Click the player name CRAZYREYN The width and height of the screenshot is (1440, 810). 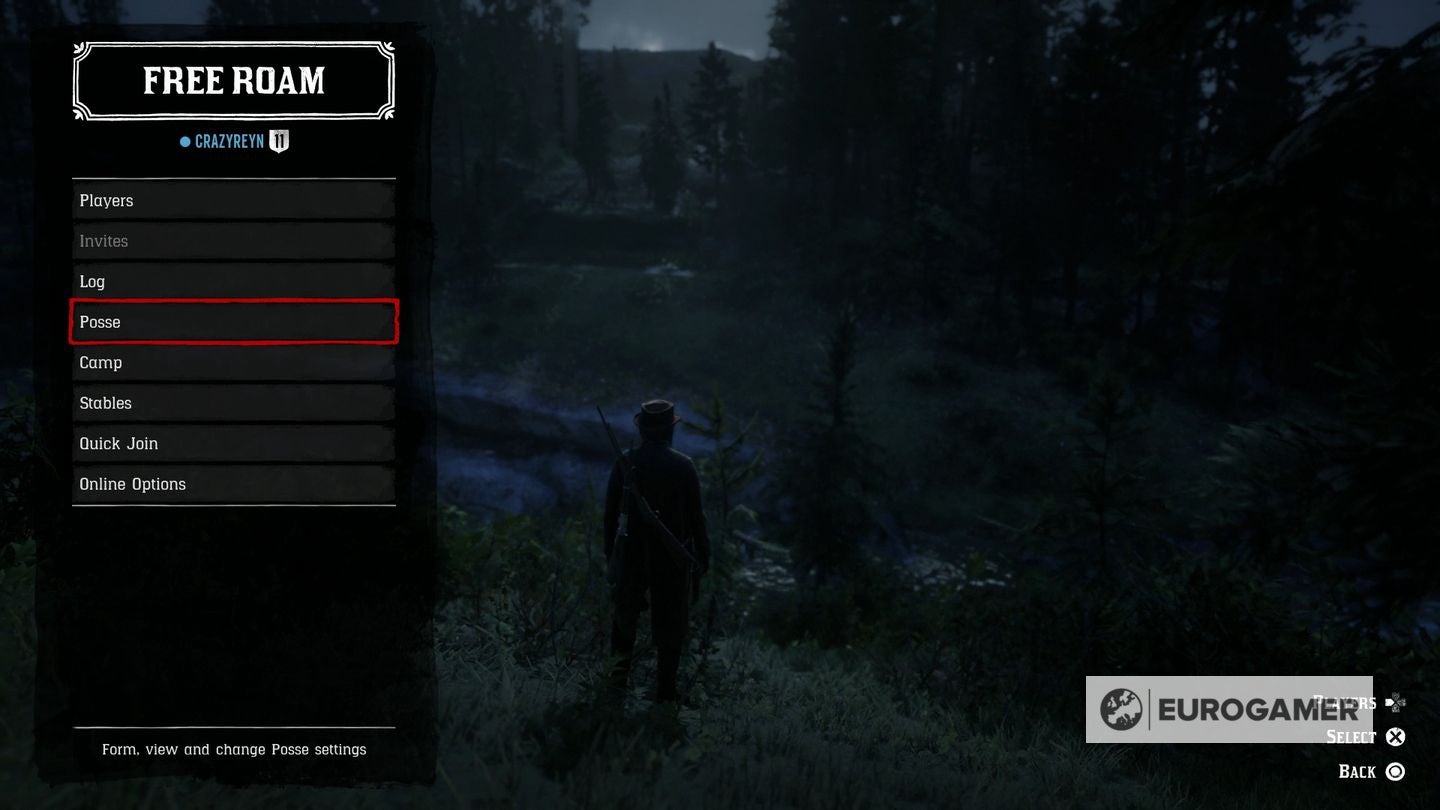tap(227, 141)
